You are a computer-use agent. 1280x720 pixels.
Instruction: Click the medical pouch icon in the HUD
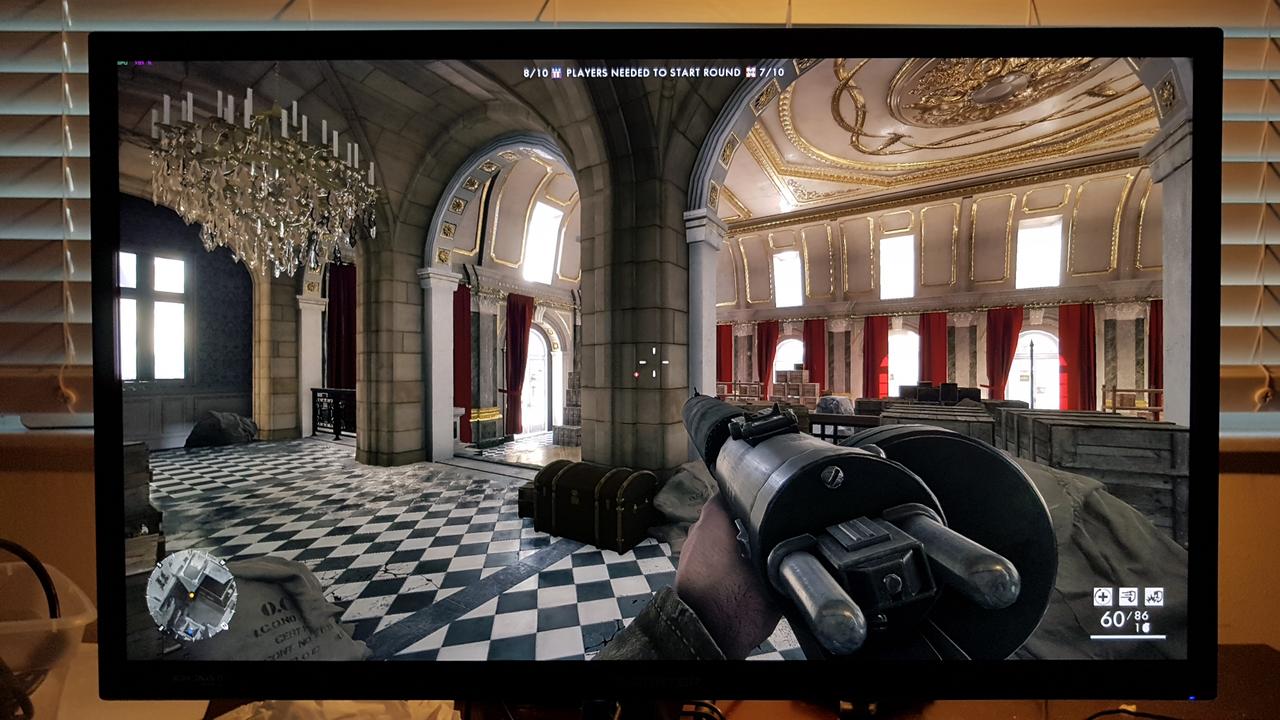[x=1102, y=597]
